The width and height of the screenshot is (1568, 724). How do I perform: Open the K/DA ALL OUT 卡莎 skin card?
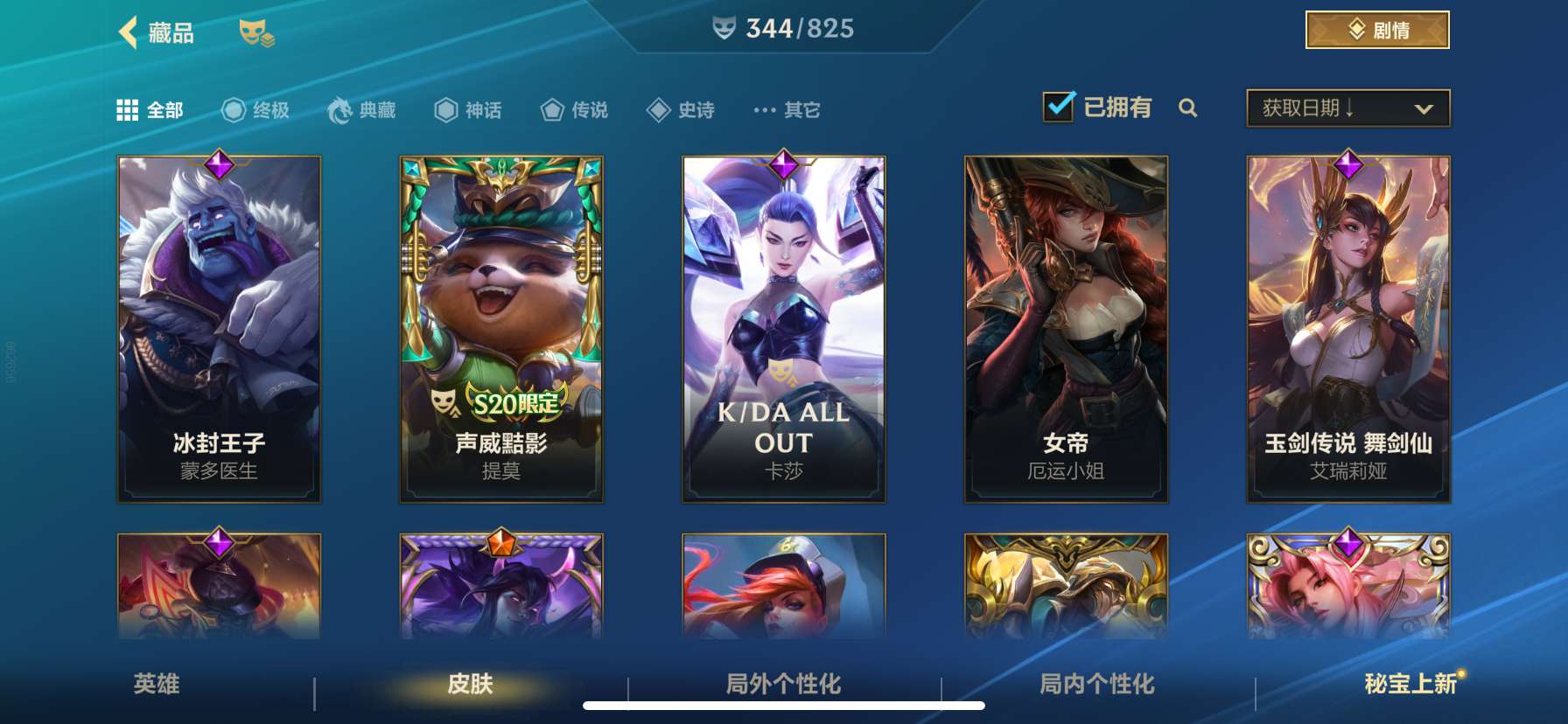coord(783,328)
